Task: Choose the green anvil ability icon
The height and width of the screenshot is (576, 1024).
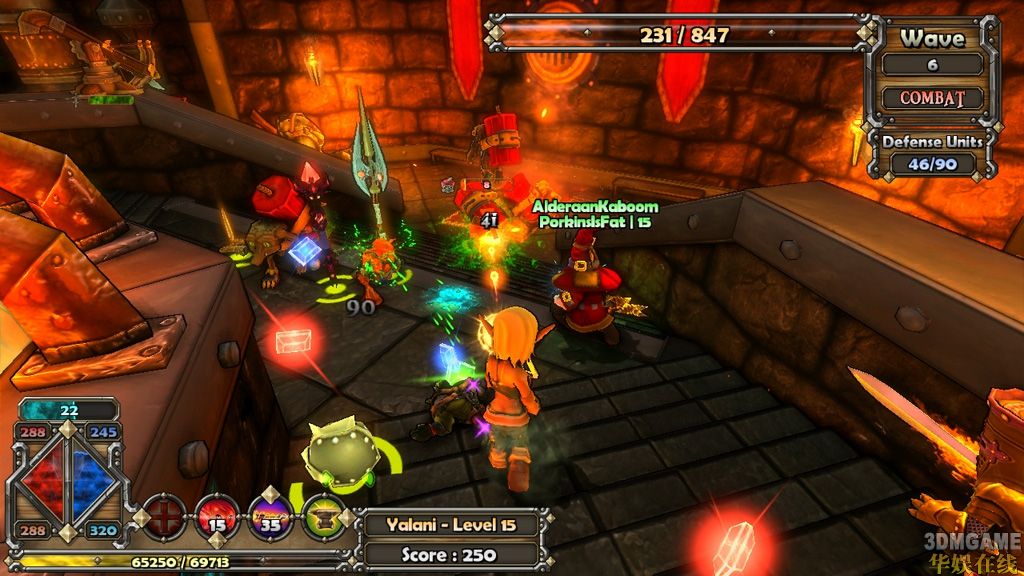Action: click(323, 518)
